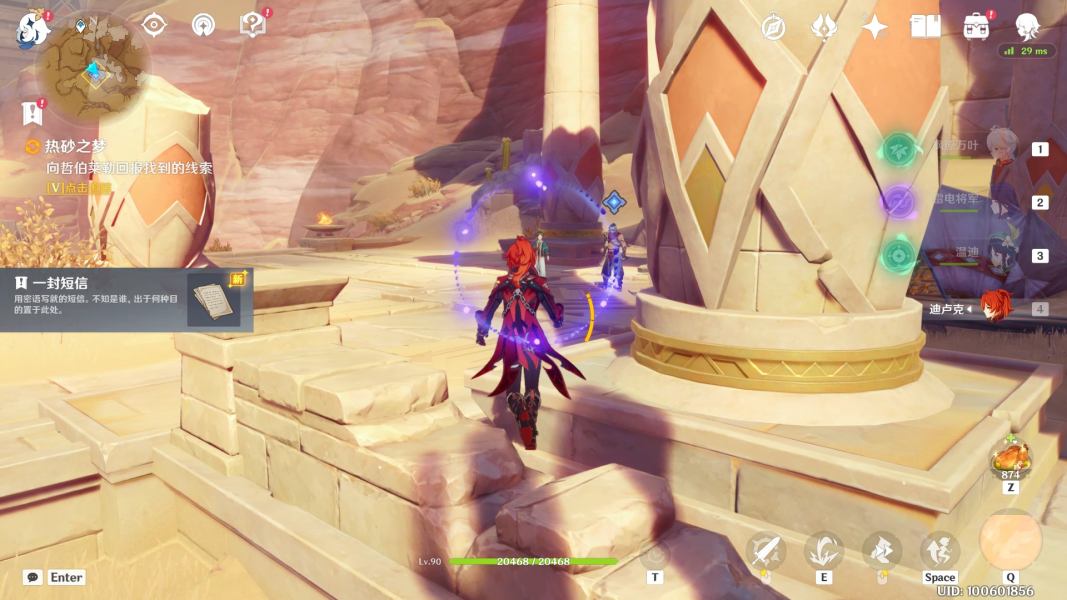1067x600 pixels.
Task: Open the chat speech bubble icon
Action: pos(33,577)
